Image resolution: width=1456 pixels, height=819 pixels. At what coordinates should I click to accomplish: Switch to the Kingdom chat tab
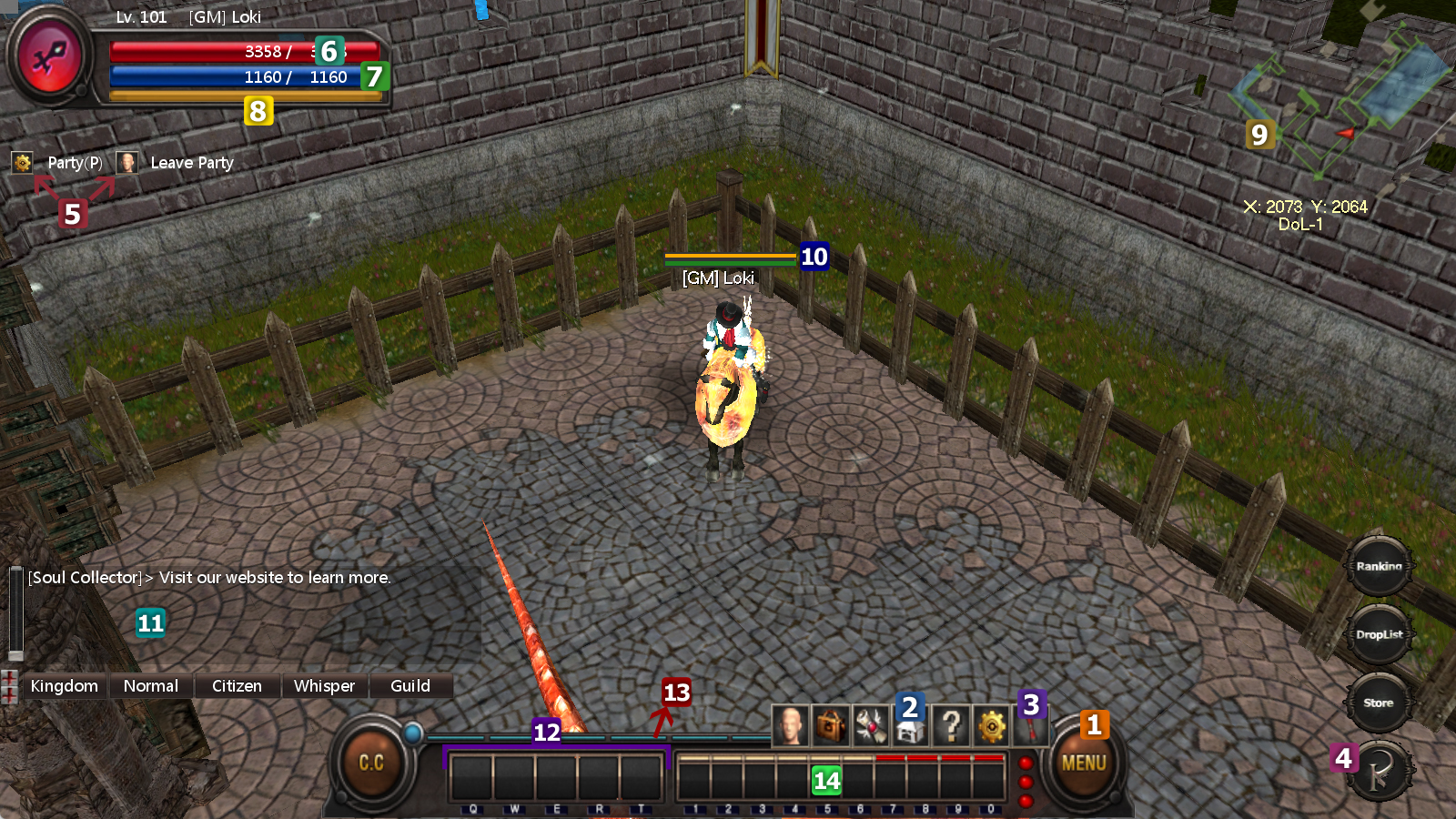point(64,686)
